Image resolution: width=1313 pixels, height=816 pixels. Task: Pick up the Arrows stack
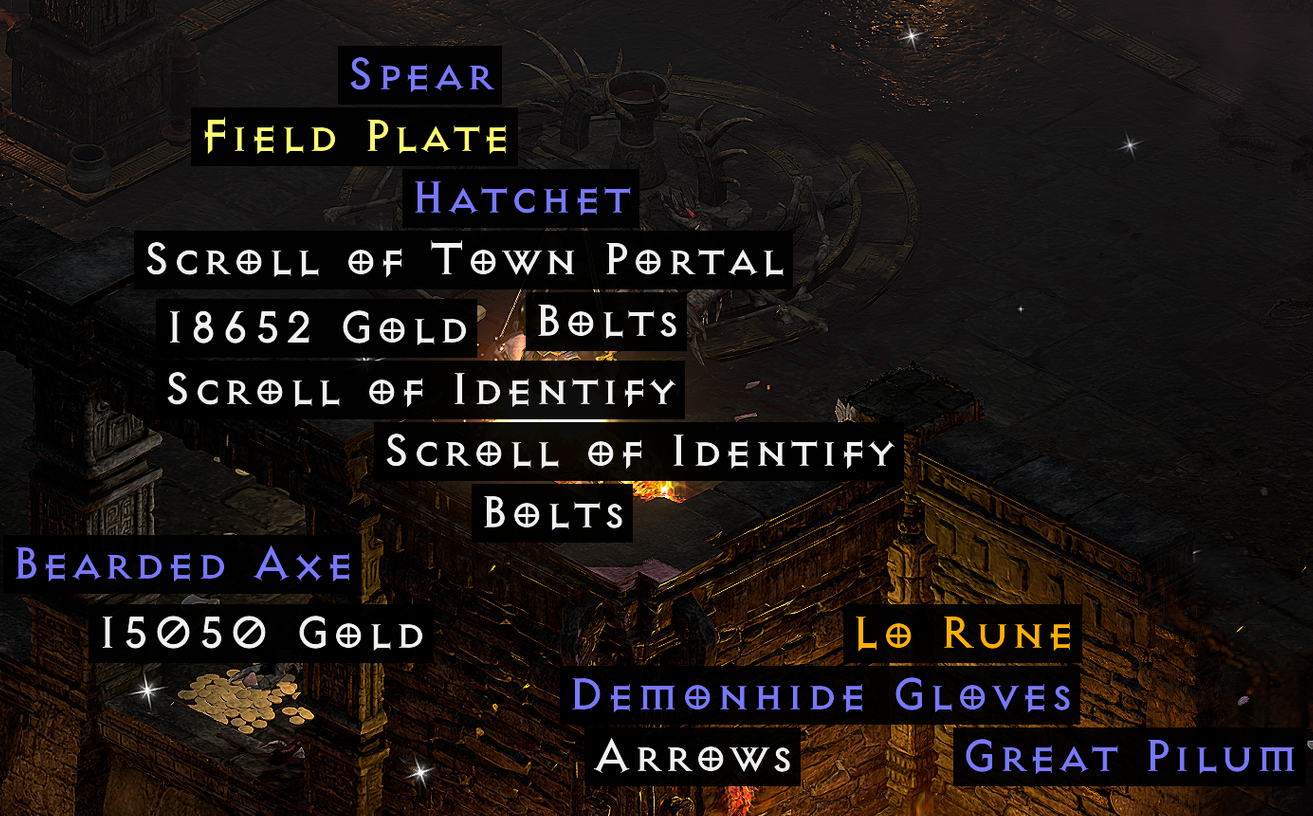click(x=695, y=757)
